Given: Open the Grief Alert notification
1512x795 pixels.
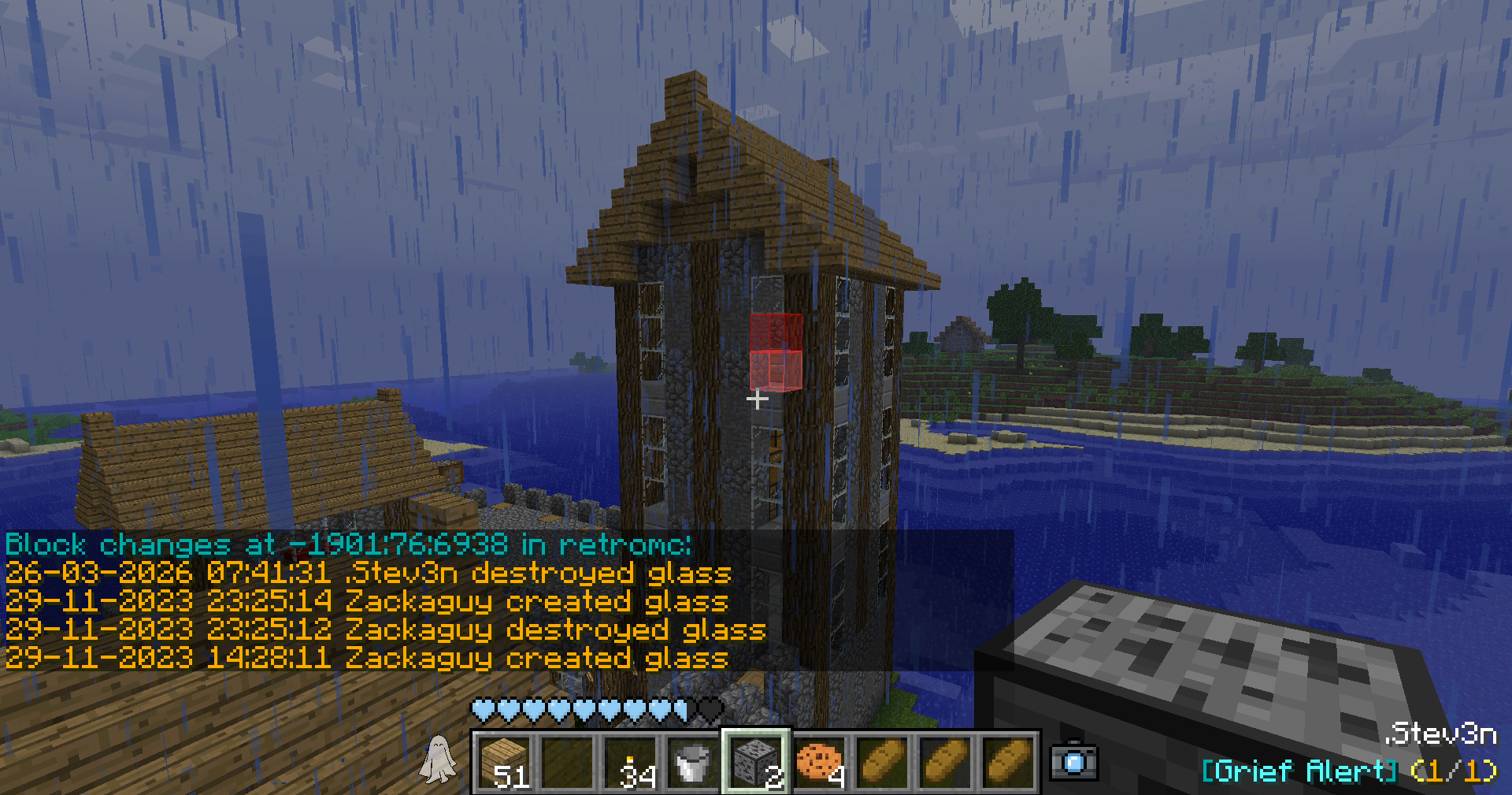Looking at the screenshot, I should click(1348, 770).
